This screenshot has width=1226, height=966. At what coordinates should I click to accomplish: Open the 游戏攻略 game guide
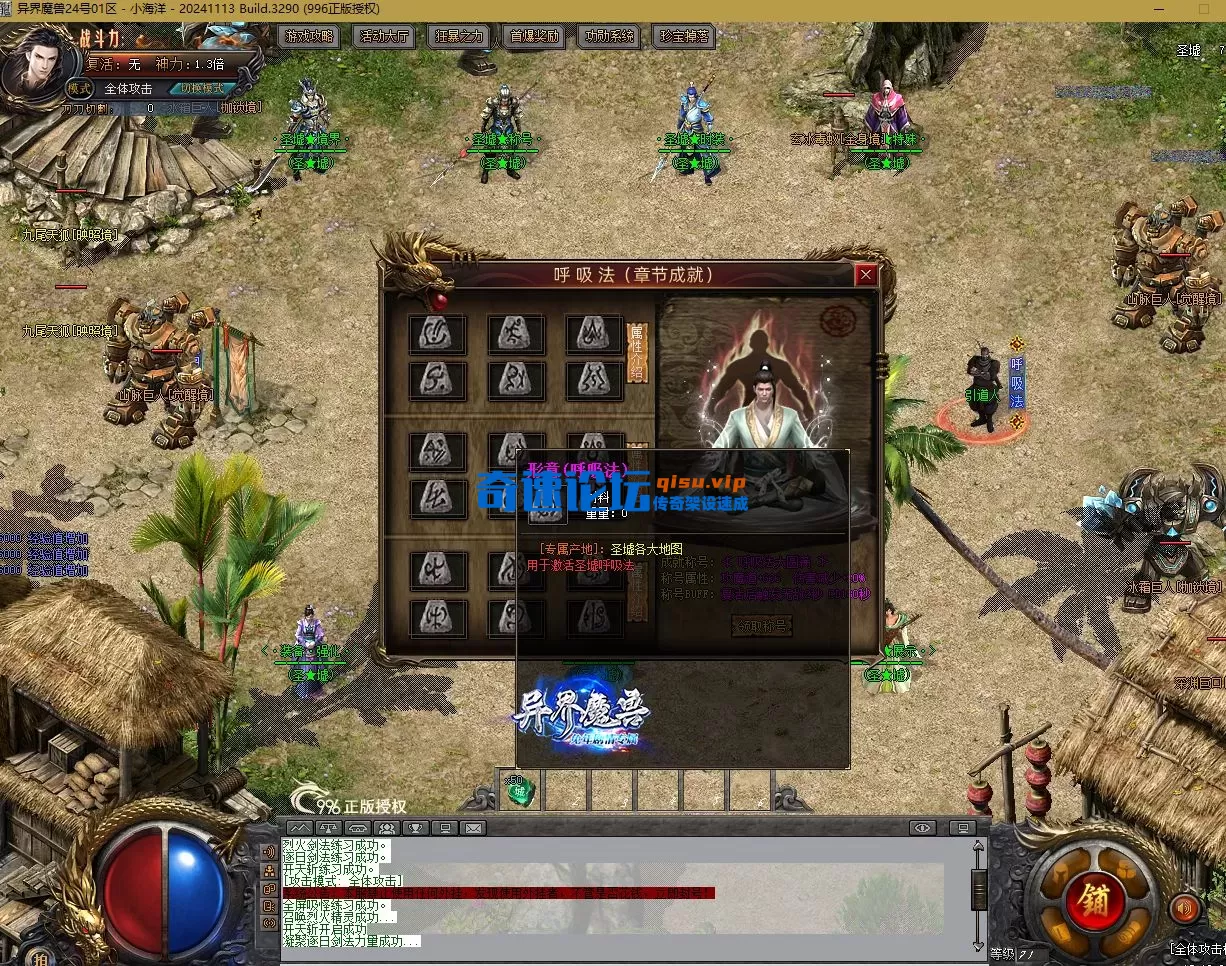[310, 37]
